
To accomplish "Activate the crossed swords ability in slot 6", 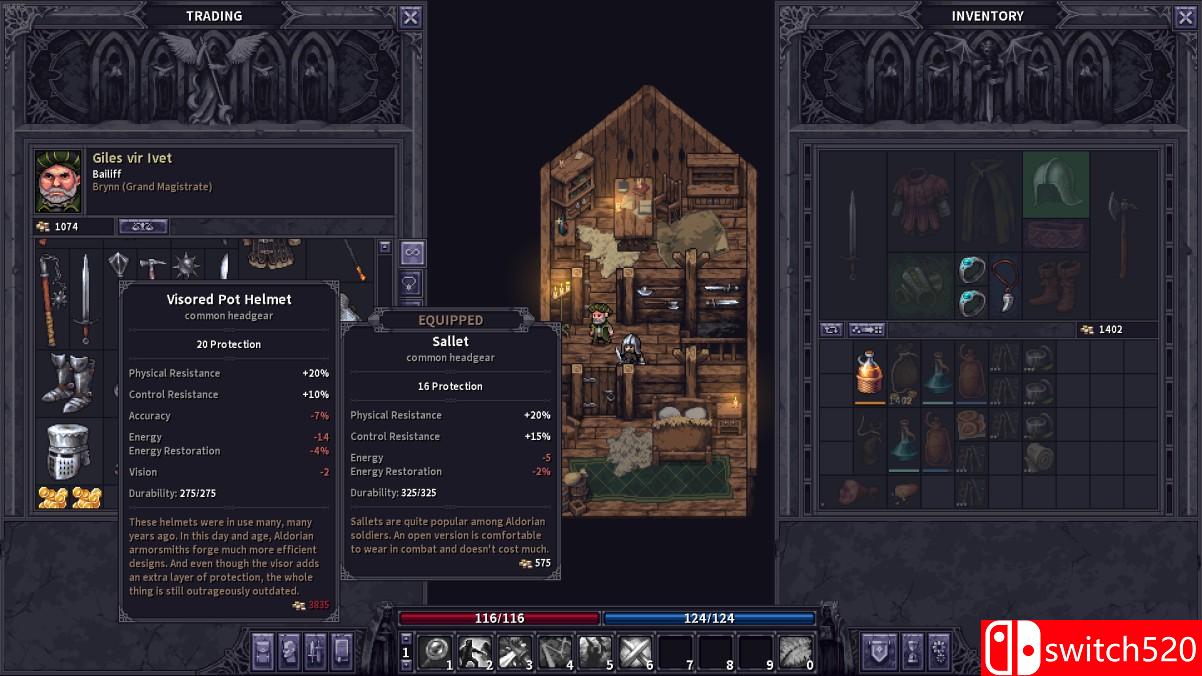I will pos(636,652).
